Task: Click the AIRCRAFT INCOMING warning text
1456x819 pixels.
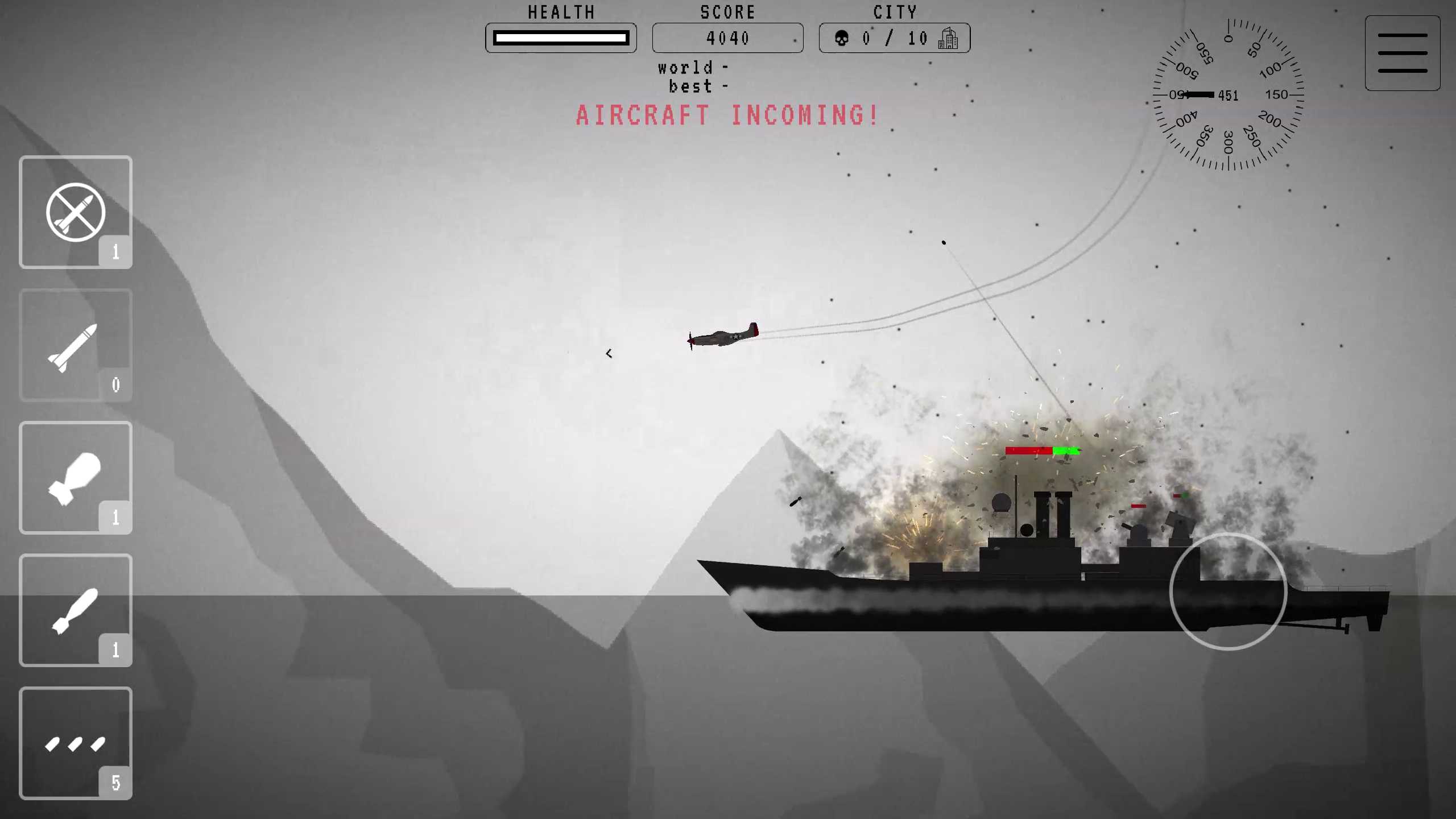Action: [726, 115]
